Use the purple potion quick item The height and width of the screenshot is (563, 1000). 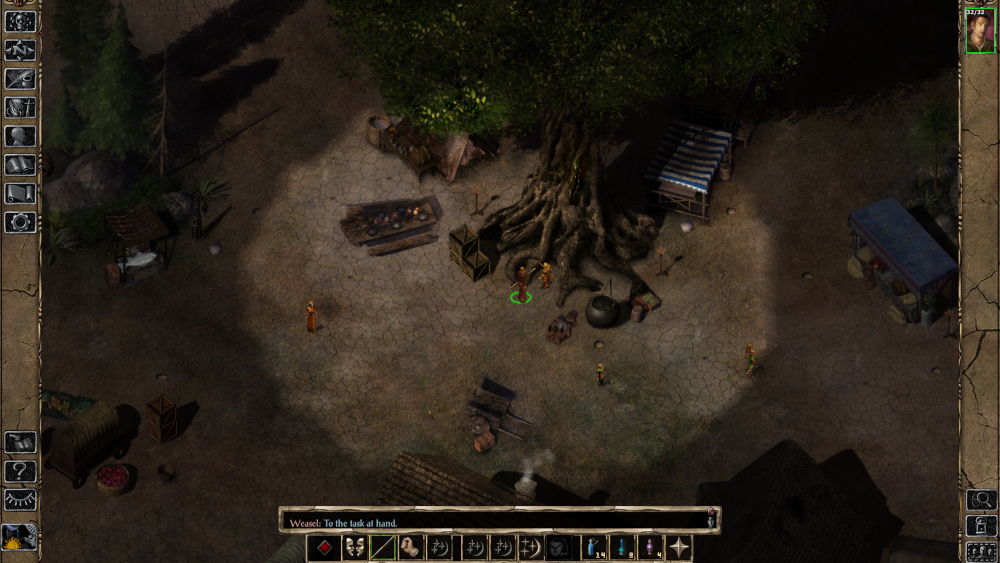(x=651, y=548)
